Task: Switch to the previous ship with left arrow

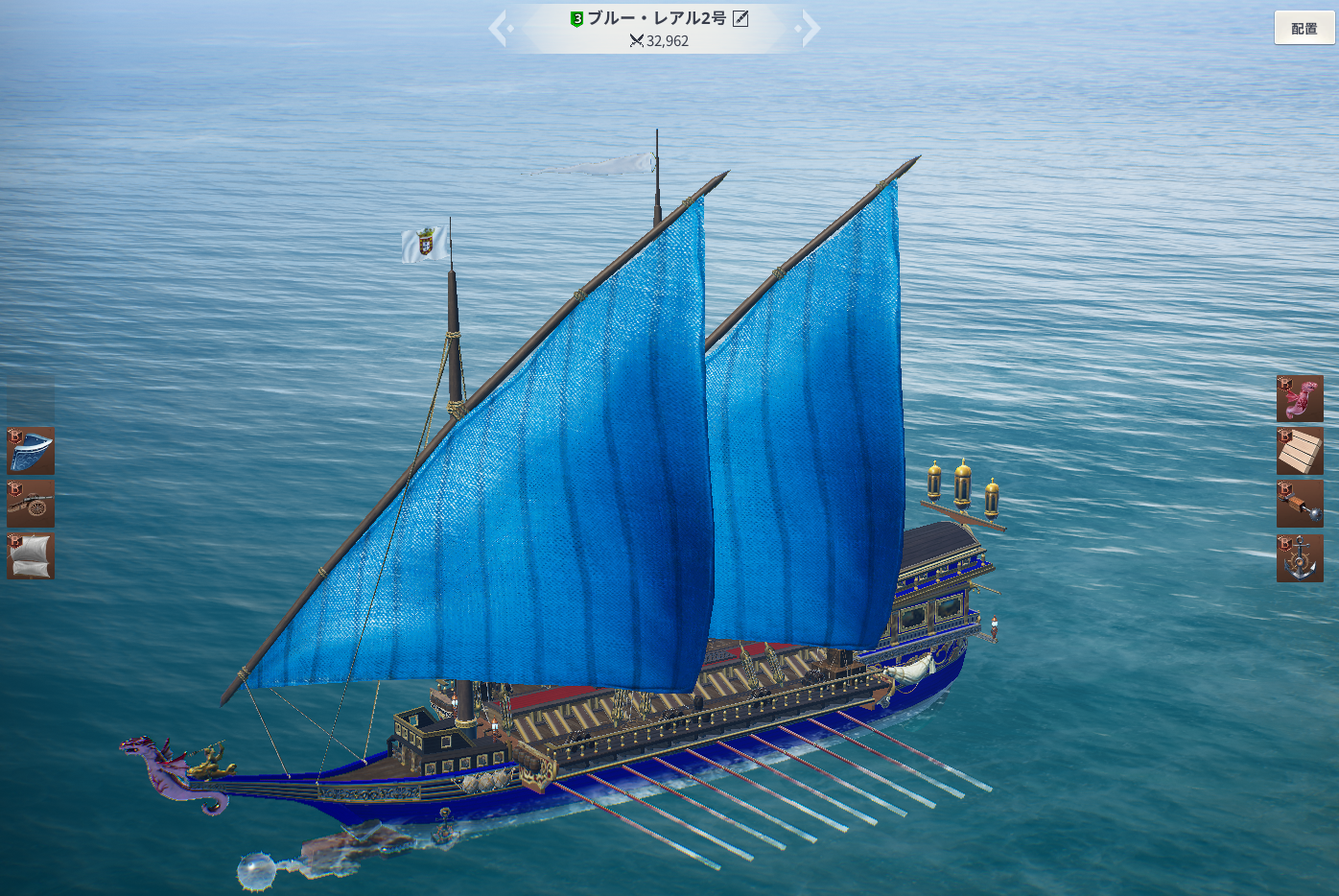Action: pyautogui.click(x=498, y=29)
